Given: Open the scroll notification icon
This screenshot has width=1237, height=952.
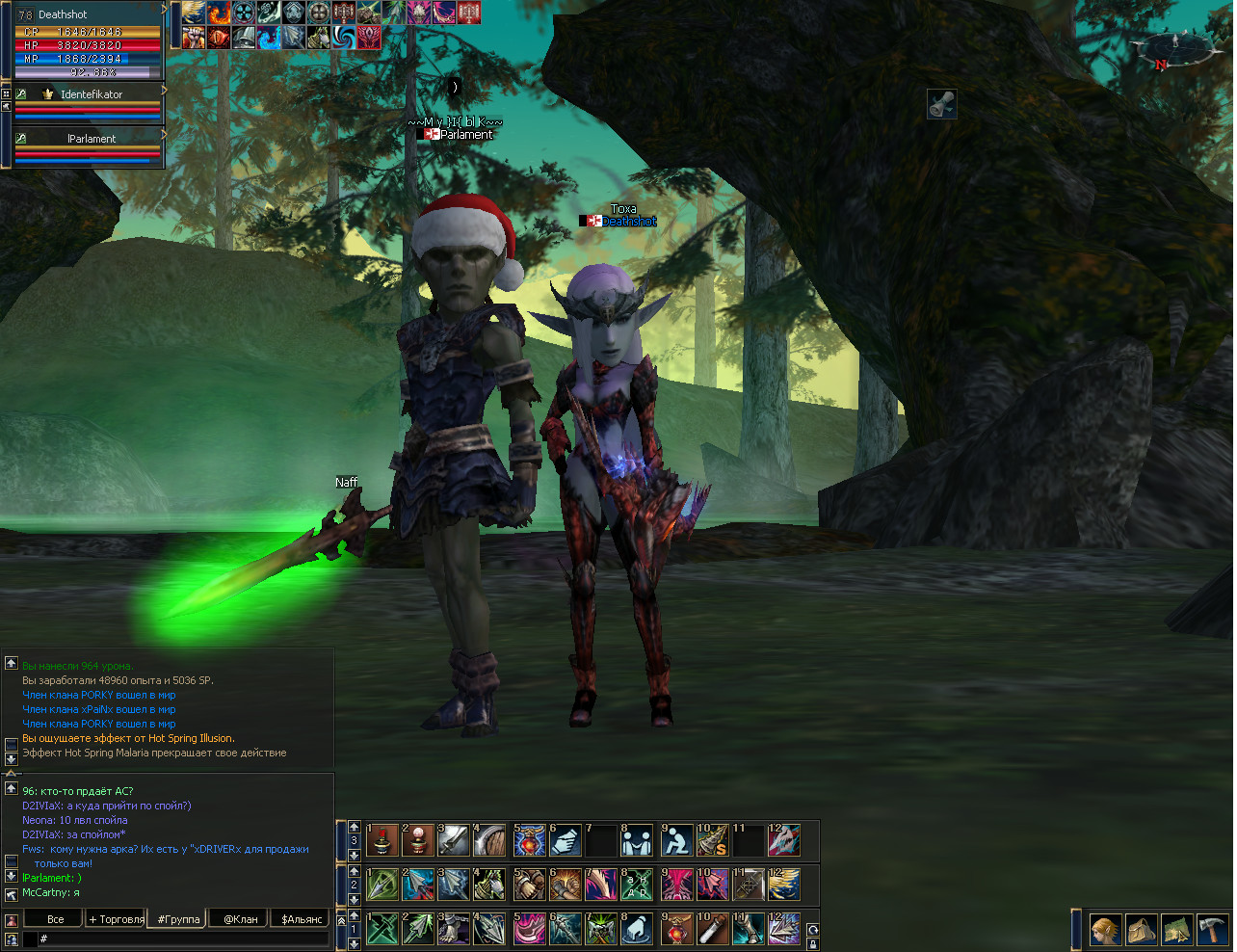Looking at the screenshot, I should coord(941,104).
